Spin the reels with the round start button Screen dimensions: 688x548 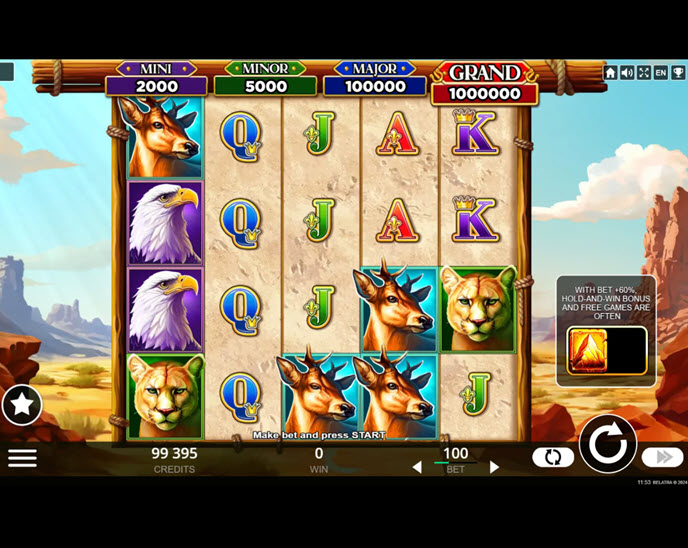tap(607, 443)
